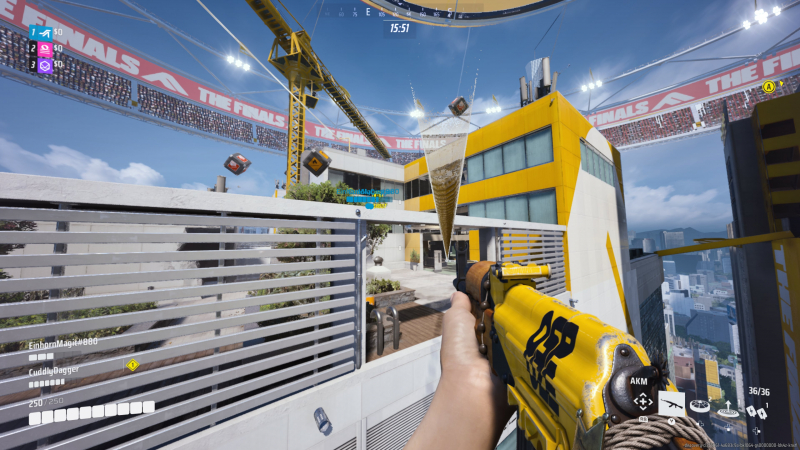Click the compass strip at top
This screenshot has width=800, height=450.
[x=399, y=12]
